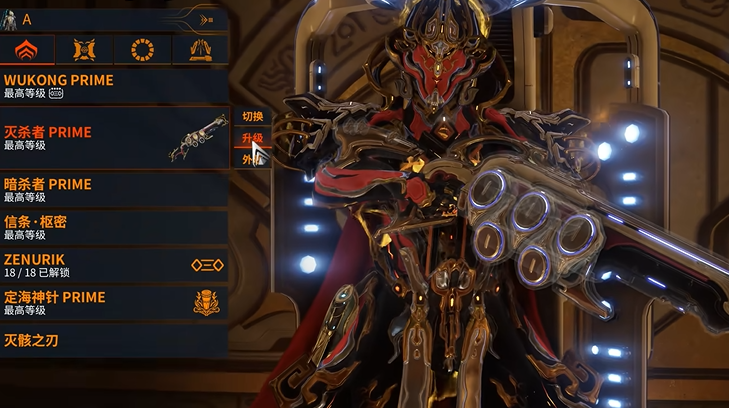Open the companion tab with winged emblem
The height and width of the screenshot is (408, 729).
(x=85, y=49)
